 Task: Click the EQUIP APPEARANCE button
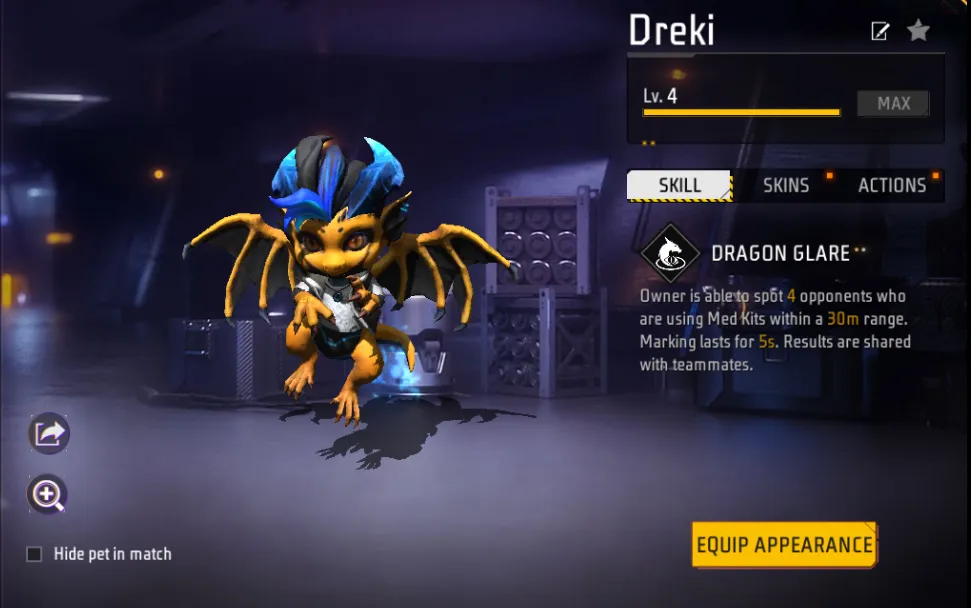[x=784, y=545]
